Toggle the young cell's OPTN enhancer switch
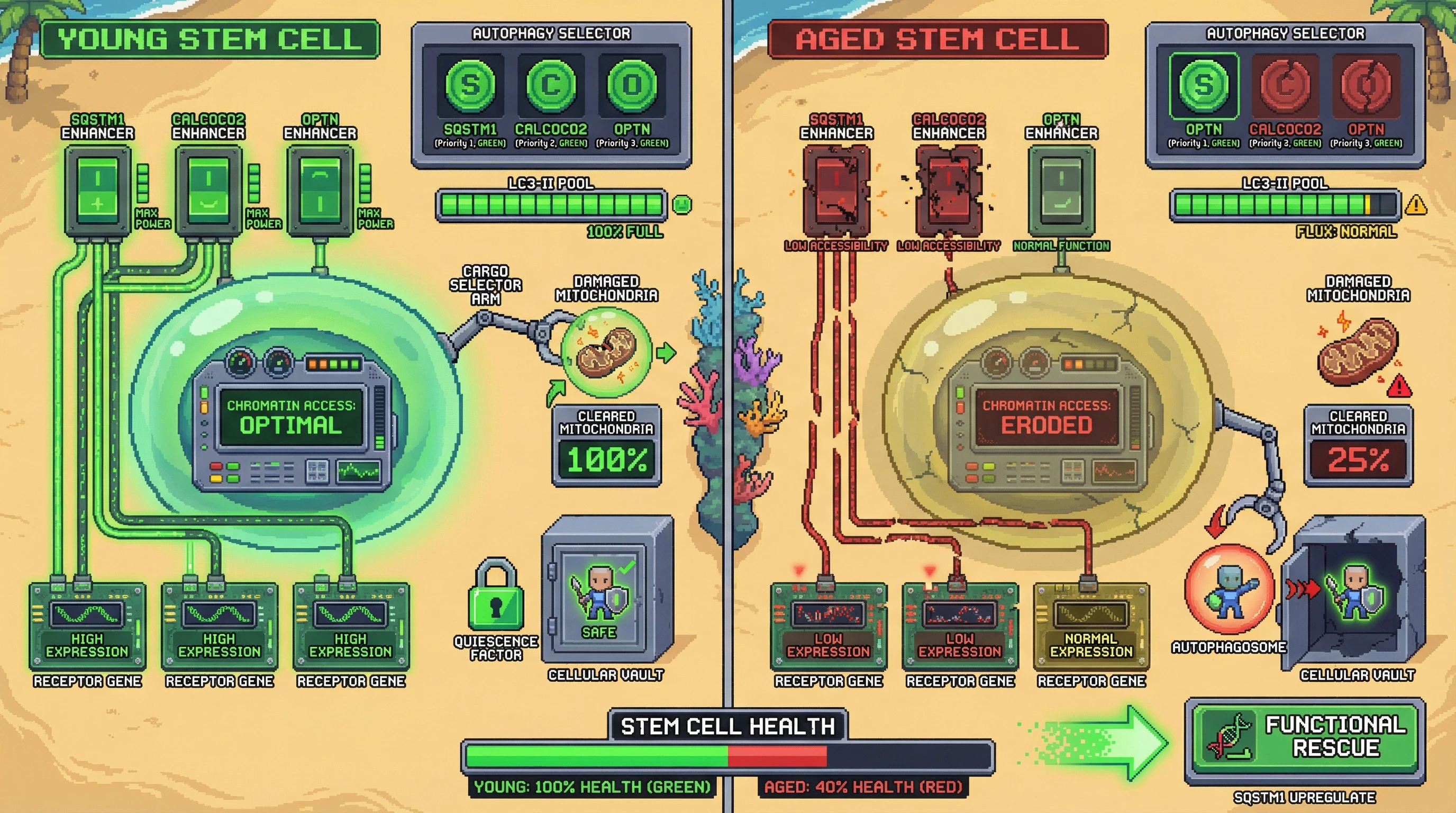This screenshot has width=1456, height=813. click(320, 191)
